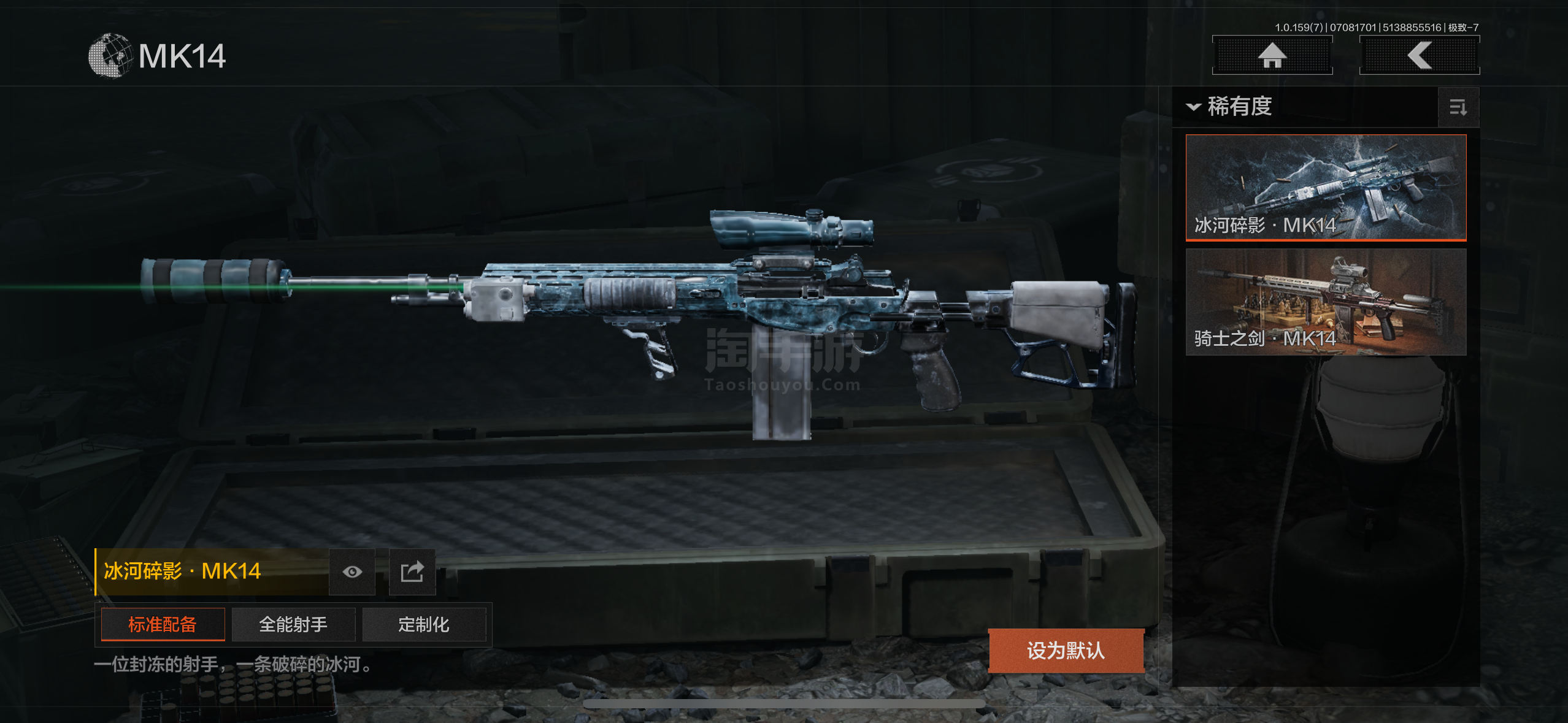Viewport: 1568px width, 723px height.
Task: Set skin as default with 设为默认
Action: (1066, 651)
